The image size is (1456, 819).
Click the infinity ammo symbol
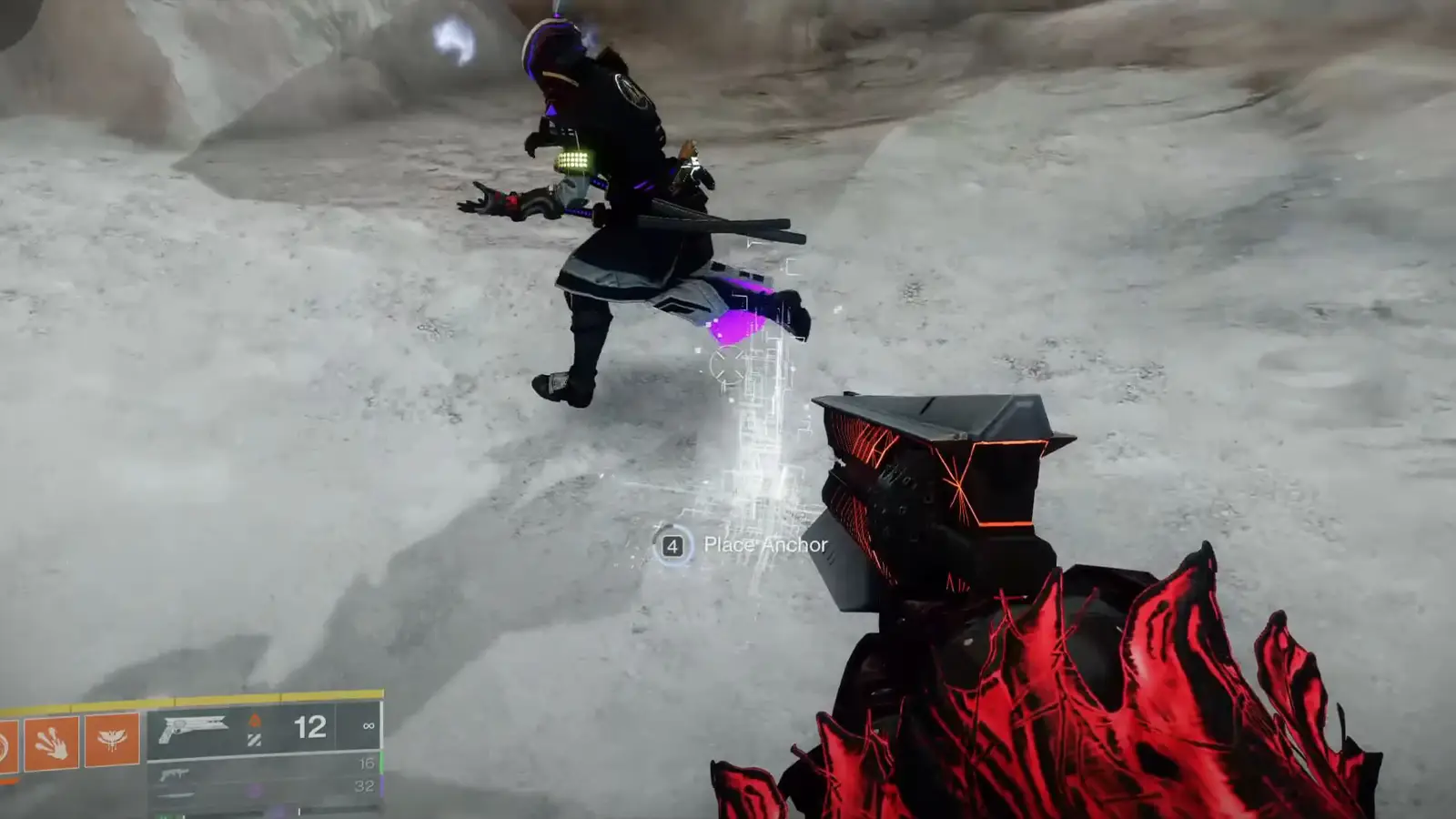point(369,726)
